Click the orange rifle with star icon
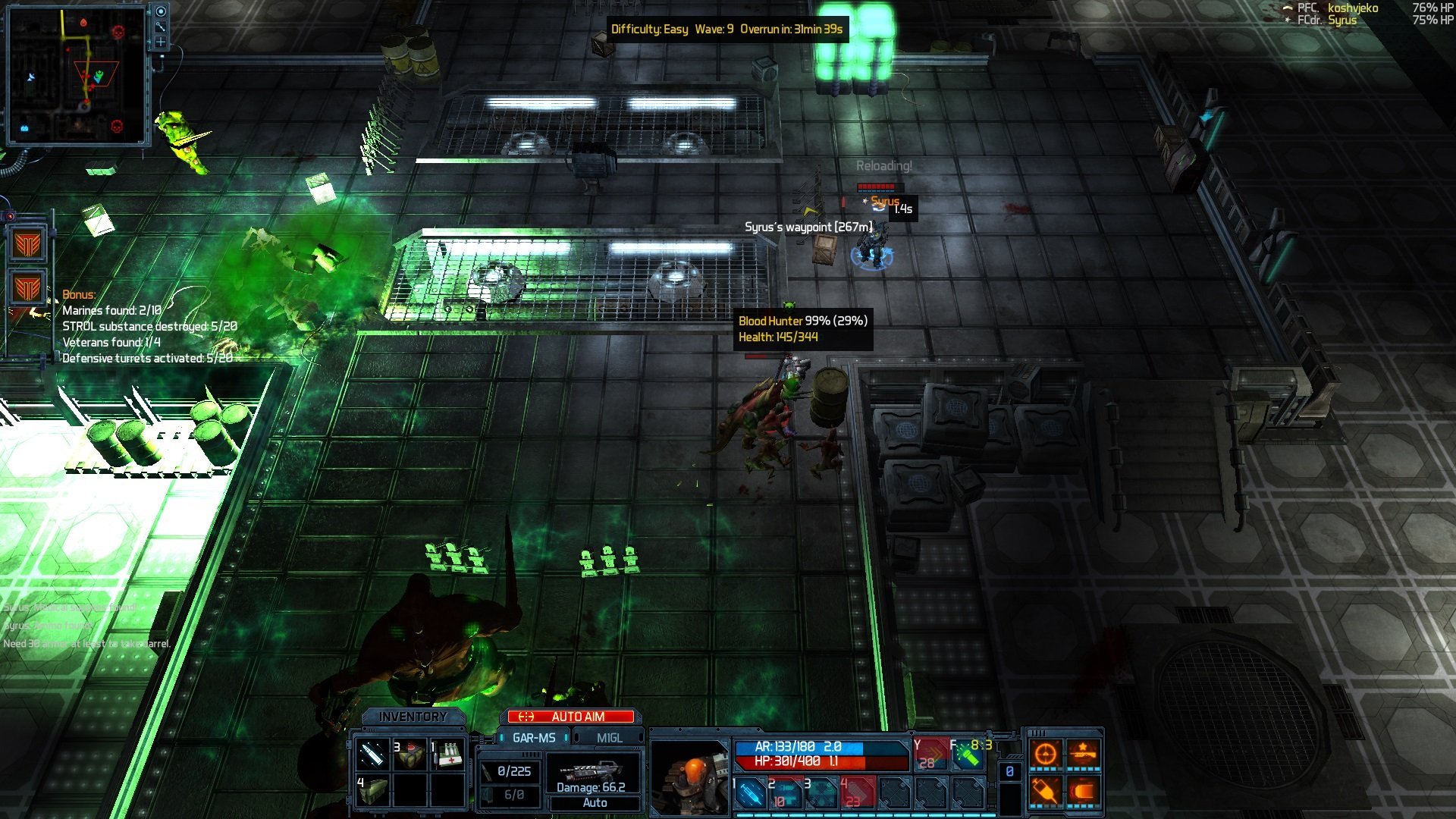This screenshot has width=1456, height=819. tap(1084, 754)
